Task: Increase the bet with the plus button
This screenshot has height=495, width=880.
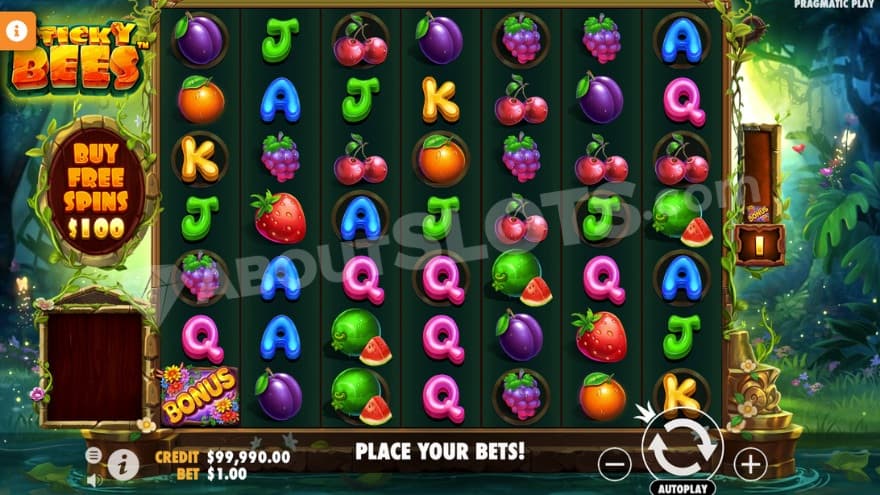Action: coord(749,463)
